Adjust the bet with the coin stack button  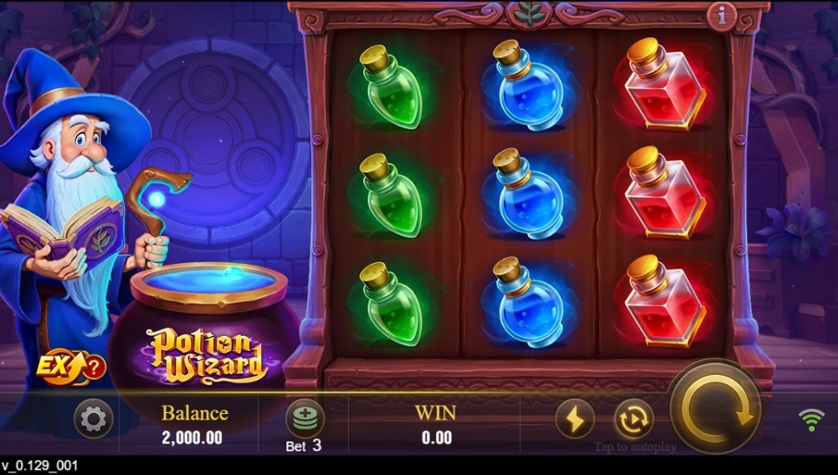click(304, 419)
